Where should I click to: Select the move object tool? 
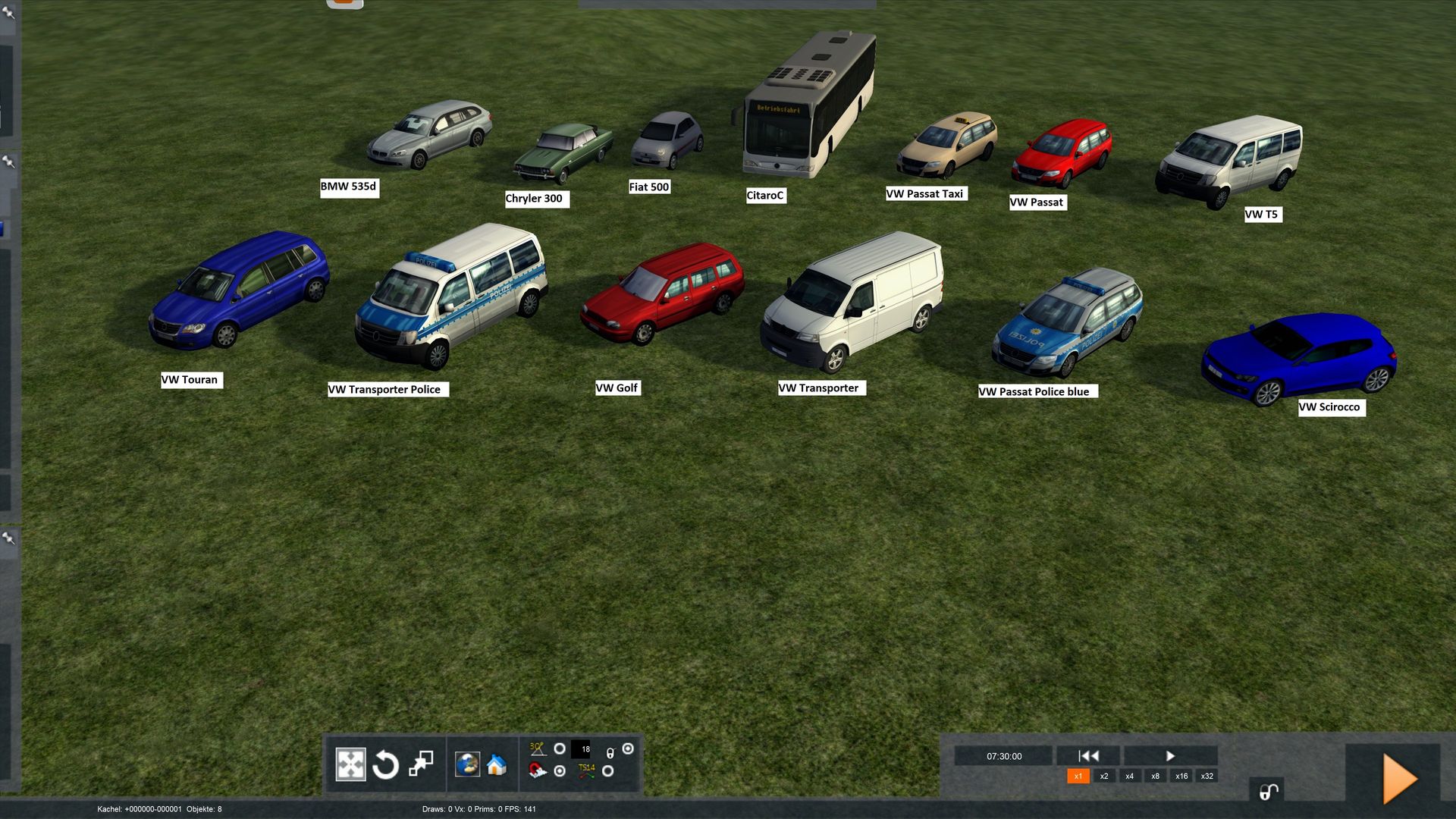(350, 764)
